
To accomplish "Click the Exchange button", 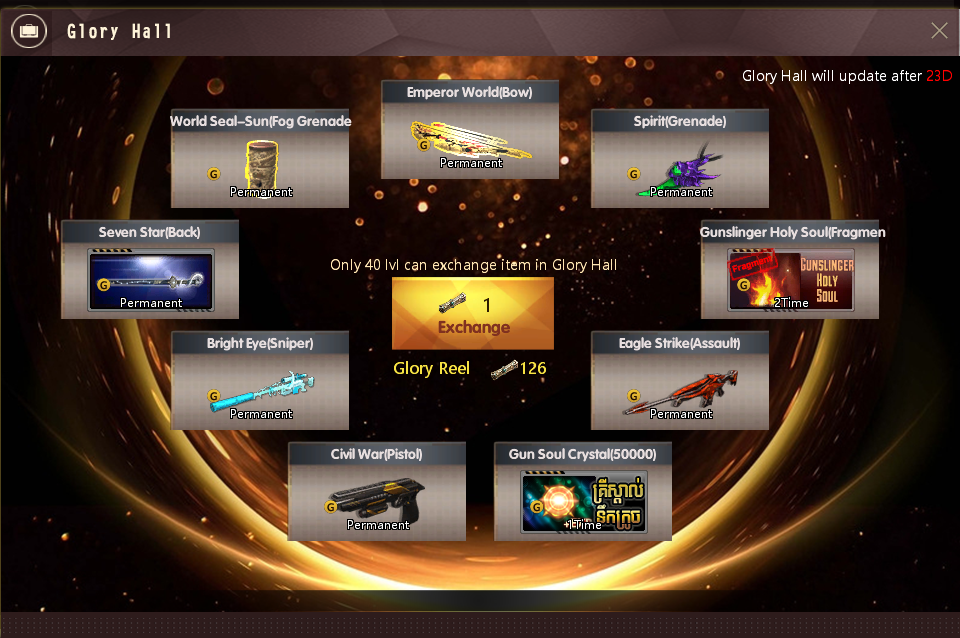I will 472,314.
